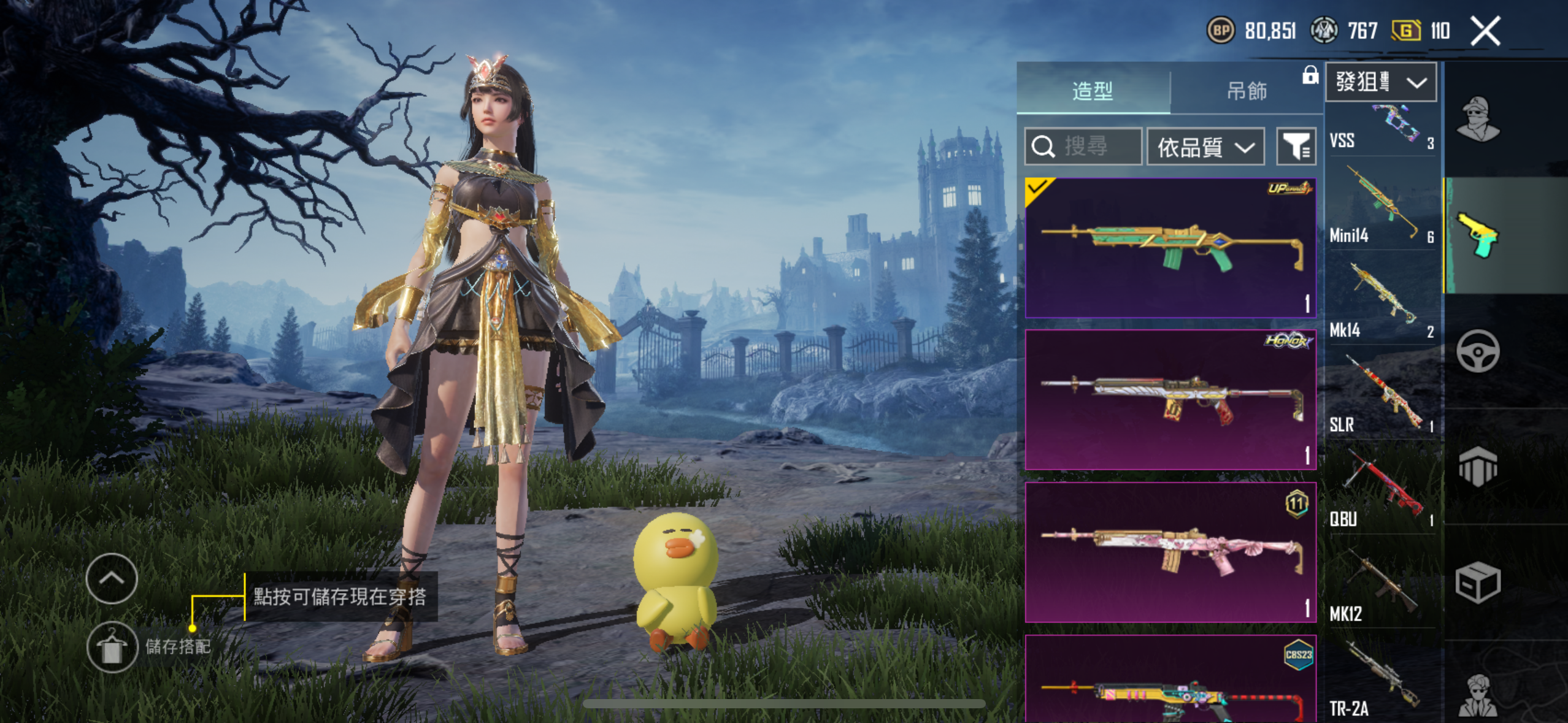Open the 吊飾 tab

coord(1246,91)
